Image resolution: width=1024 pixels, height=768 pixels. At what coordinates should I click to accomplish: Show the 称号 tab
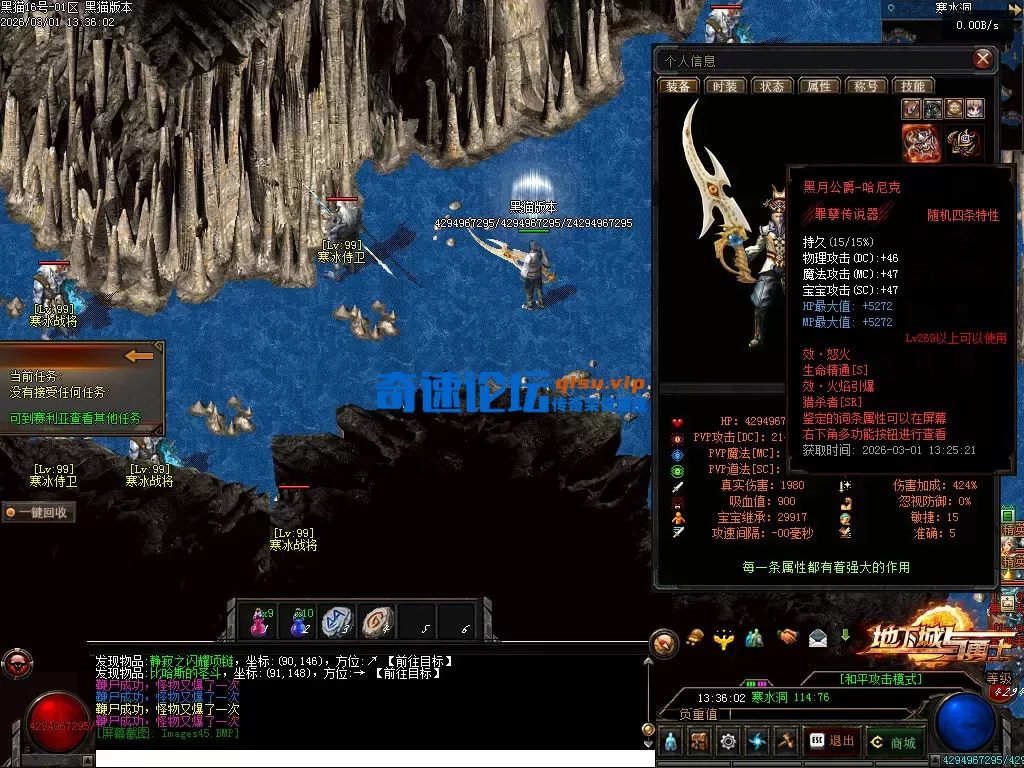[x=866, y=86]
